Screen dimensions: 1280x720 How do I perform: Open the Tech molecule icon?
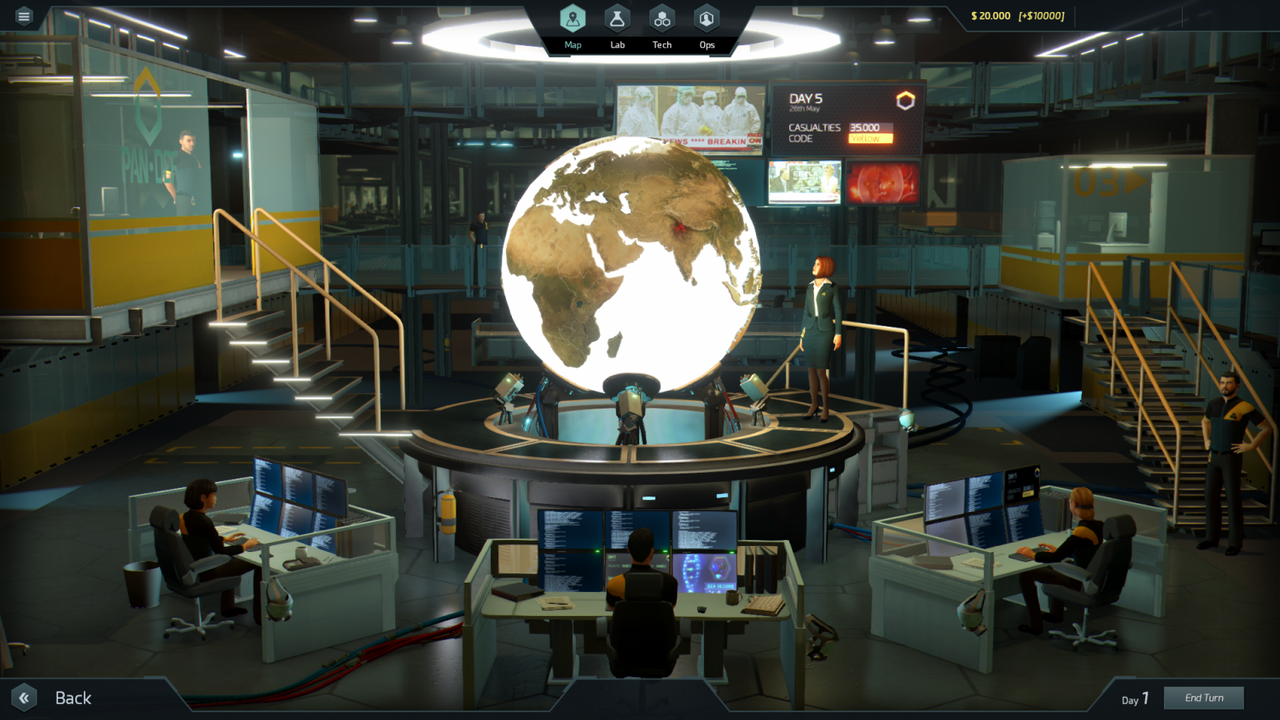tap(661, 17)
